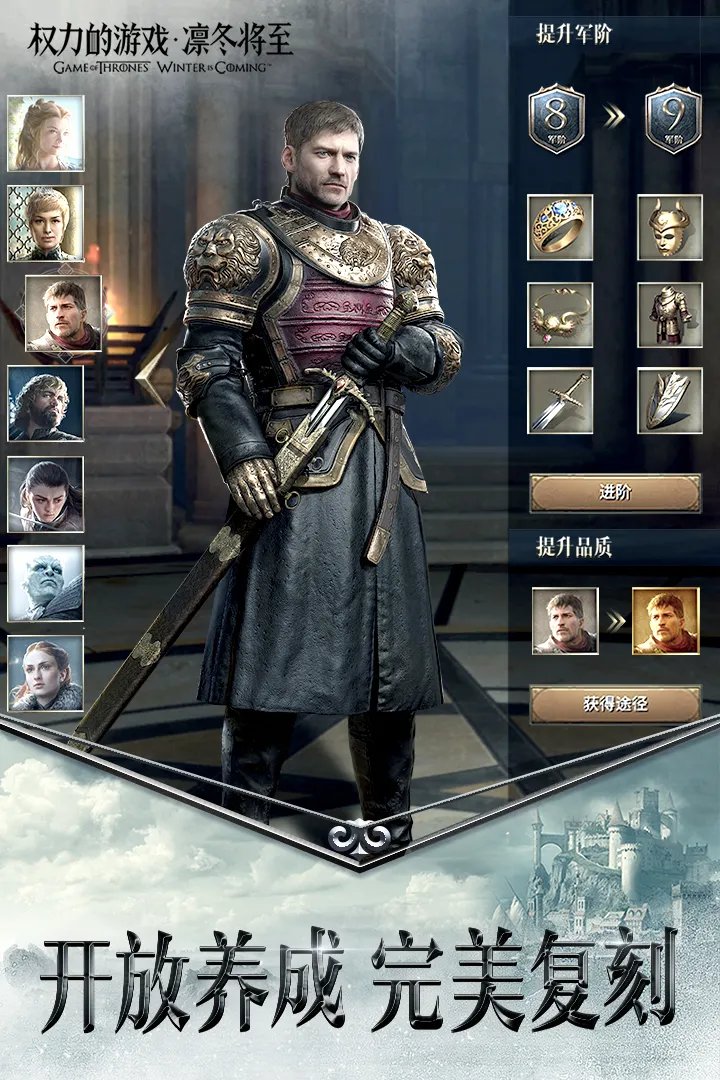The image size is (720, 1080).
Task: Select the highlighted Jaime portrait in the list
Action: tap(63, 314)
